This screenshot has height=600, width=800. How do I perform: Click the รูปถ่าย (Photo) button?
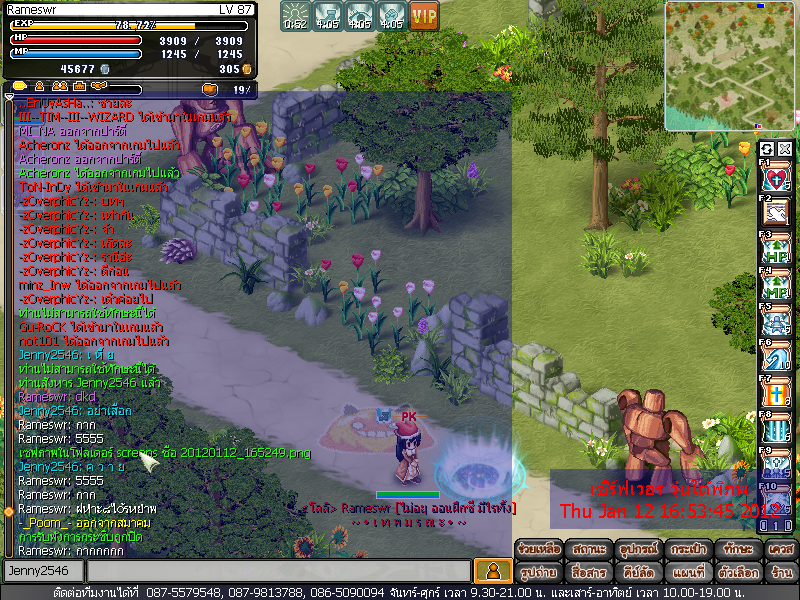(x=539, y=573)
